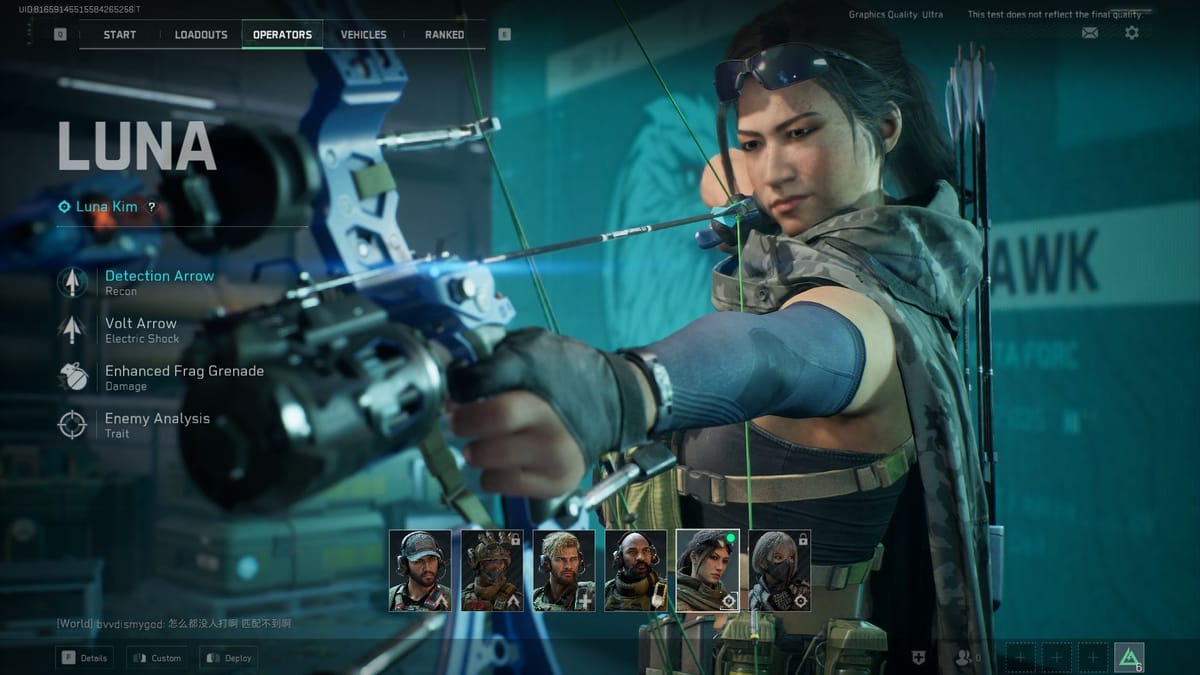Open the operator Details button
Screen dimensions: 1200x675
click(85, 658)
